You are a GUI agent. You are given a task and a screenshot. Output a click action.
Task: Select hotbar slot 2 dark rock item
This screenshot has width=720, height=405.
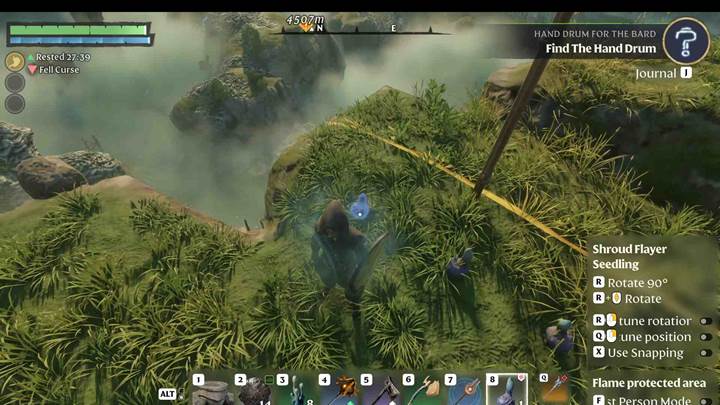[x=254, y=391]
